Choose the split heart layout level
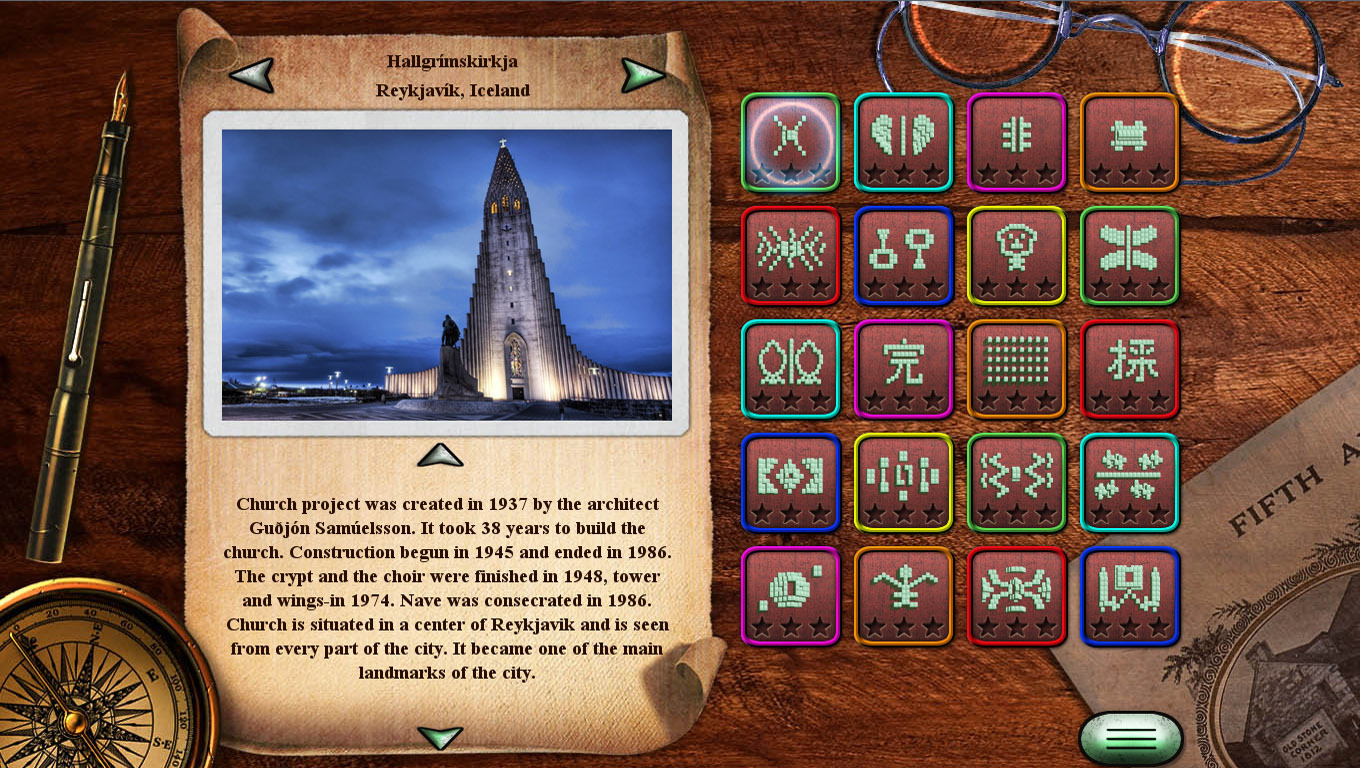Screen dimensions: 1360x768 [903, 141]
